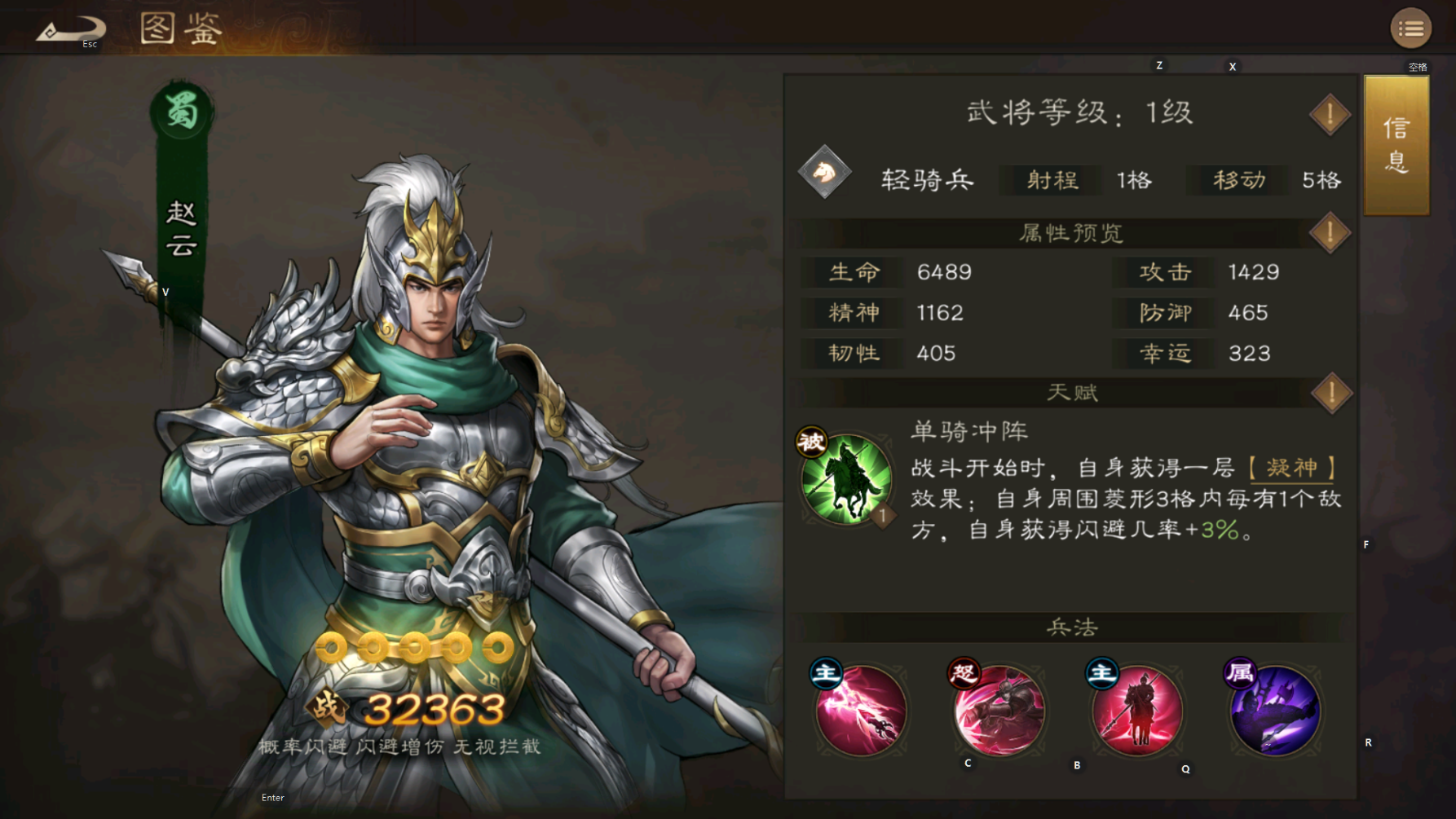The image size is (1456, 819).
Task: Click the 单骑冲阵 talent icon
Action: pos(844,480)
